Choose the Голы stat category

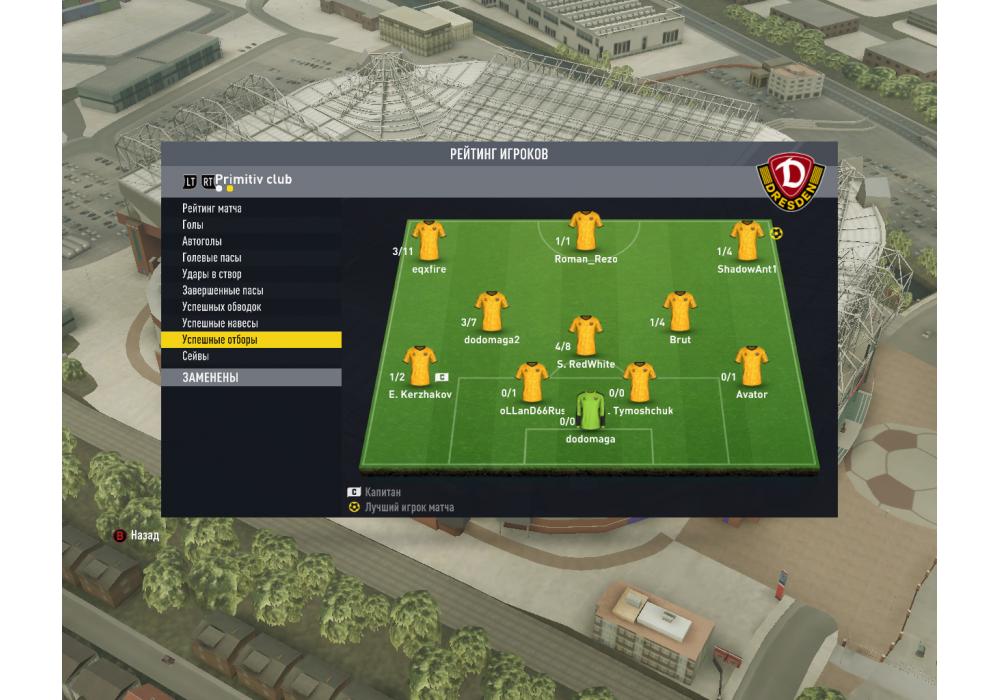tap(193, 225)
